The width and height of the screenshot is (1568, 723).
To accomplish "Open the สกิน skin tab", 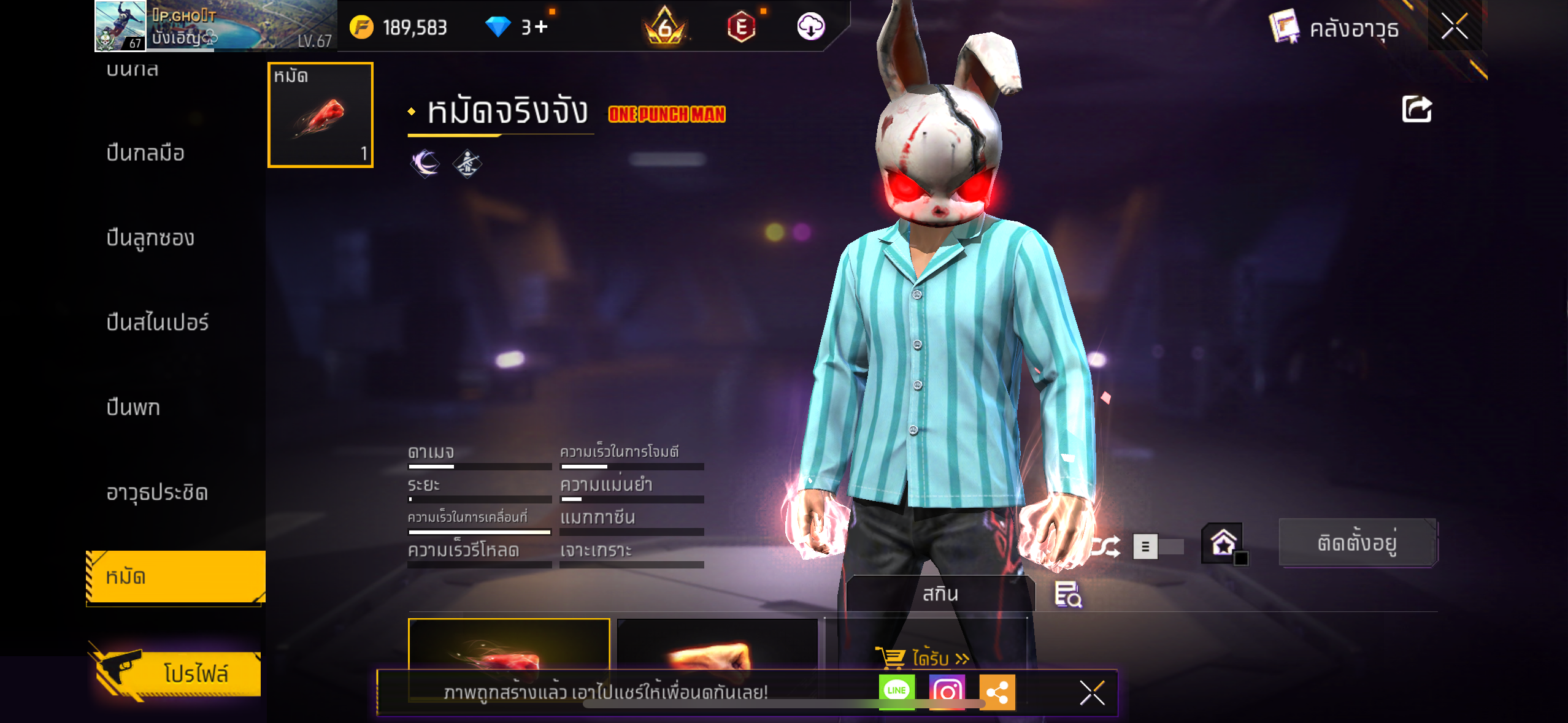I will (x=940, y=594).
